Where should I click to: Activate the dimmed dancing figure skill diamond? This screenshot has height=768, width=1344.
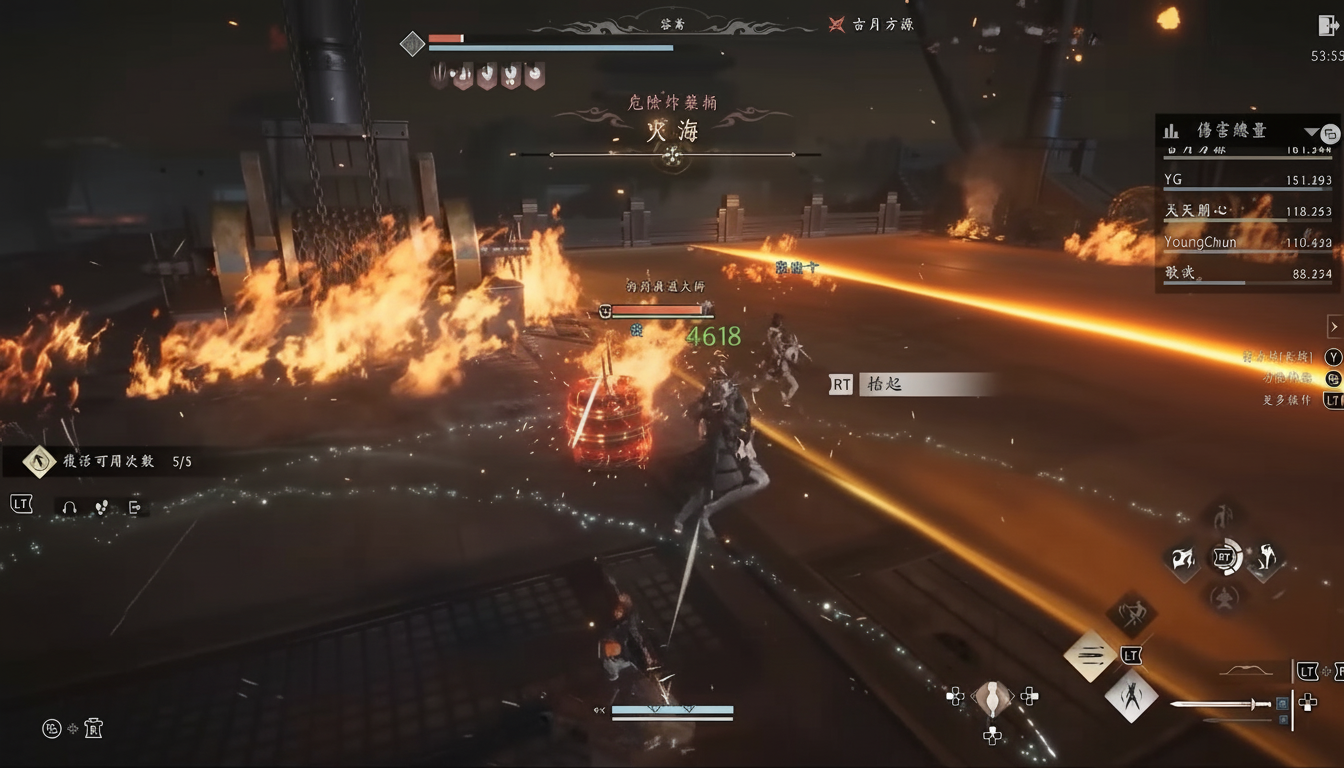click(1131, 614)
